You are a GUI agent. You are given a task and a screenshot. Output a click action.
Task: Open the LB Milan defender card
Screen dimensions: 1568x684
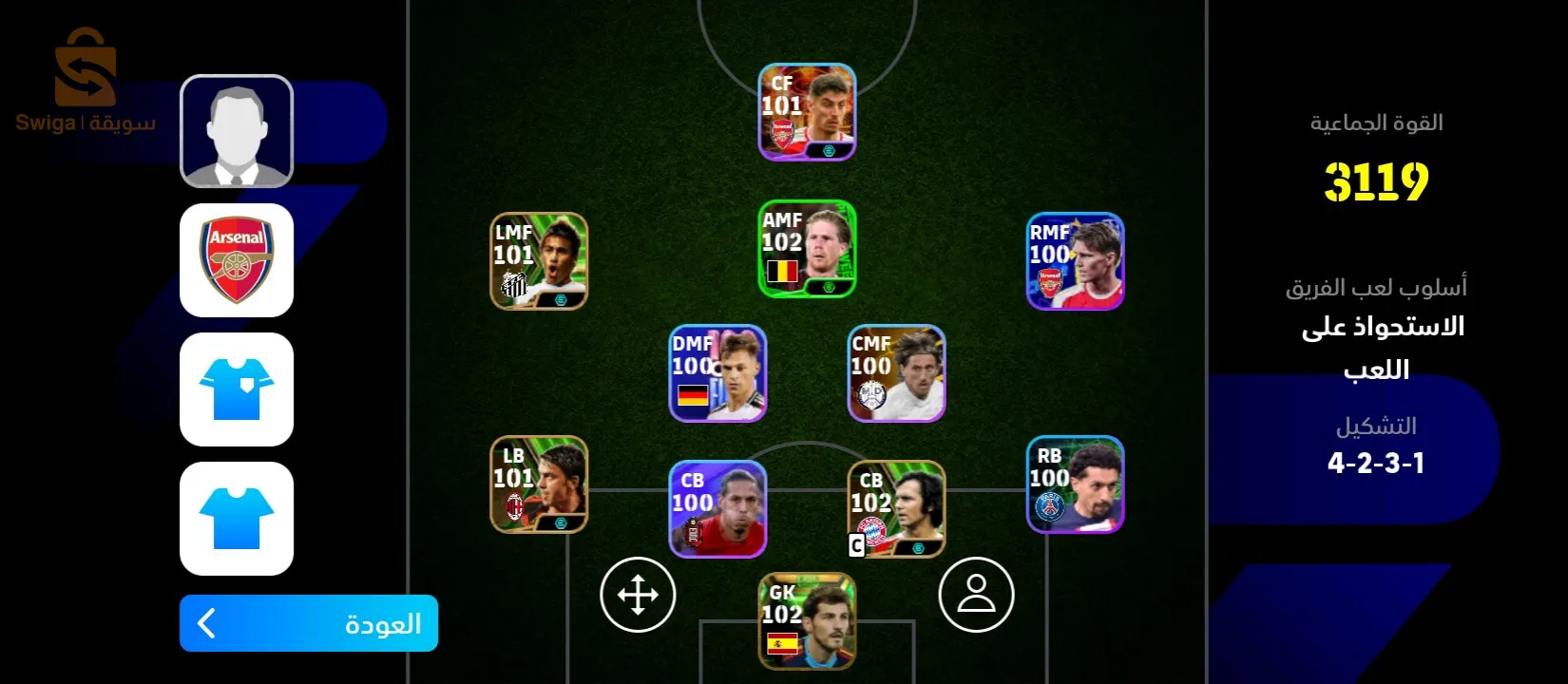click(x=538, y=486)
